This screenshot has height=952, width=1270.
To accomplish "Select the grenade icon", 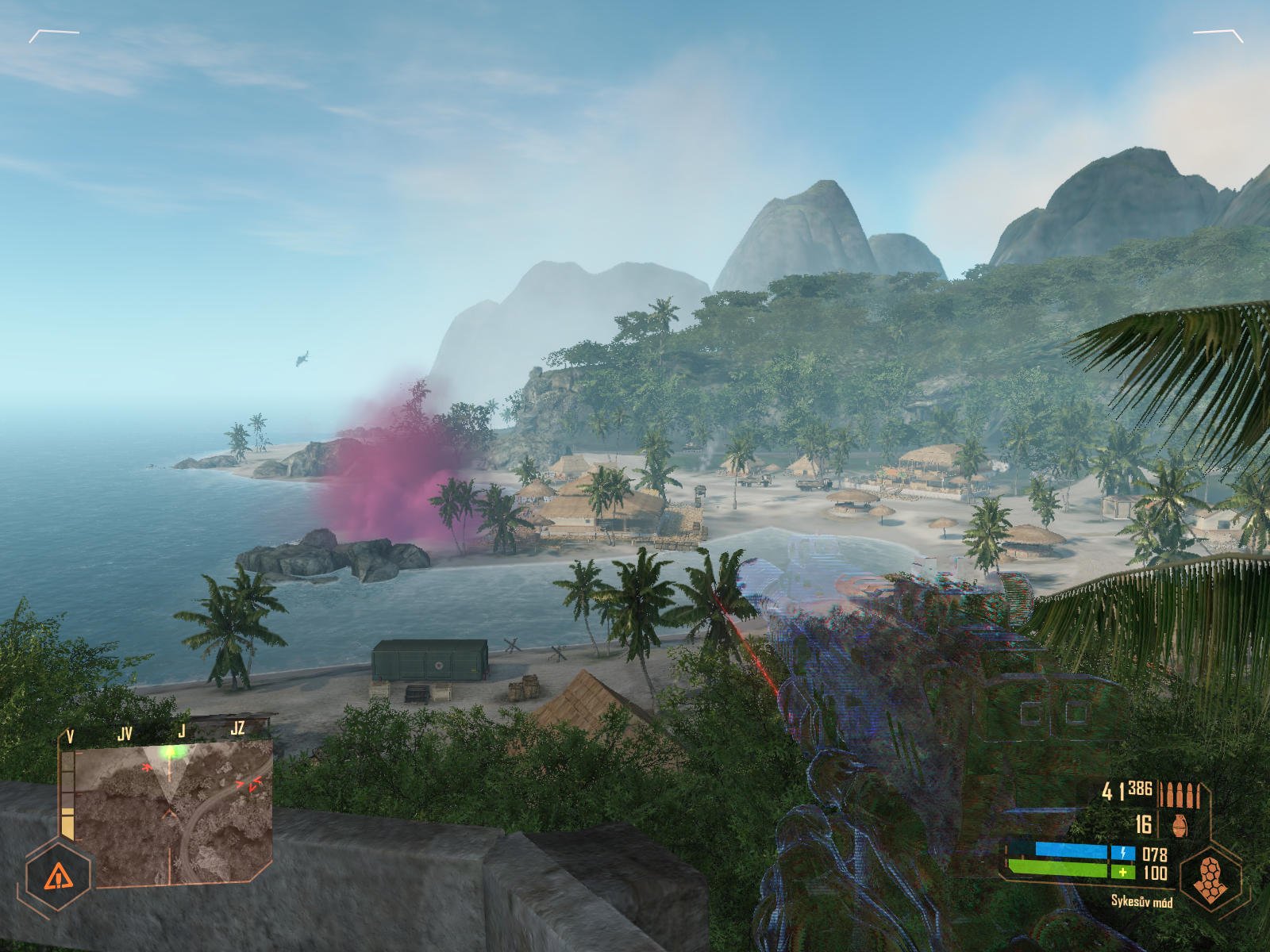I will 1179,825.
